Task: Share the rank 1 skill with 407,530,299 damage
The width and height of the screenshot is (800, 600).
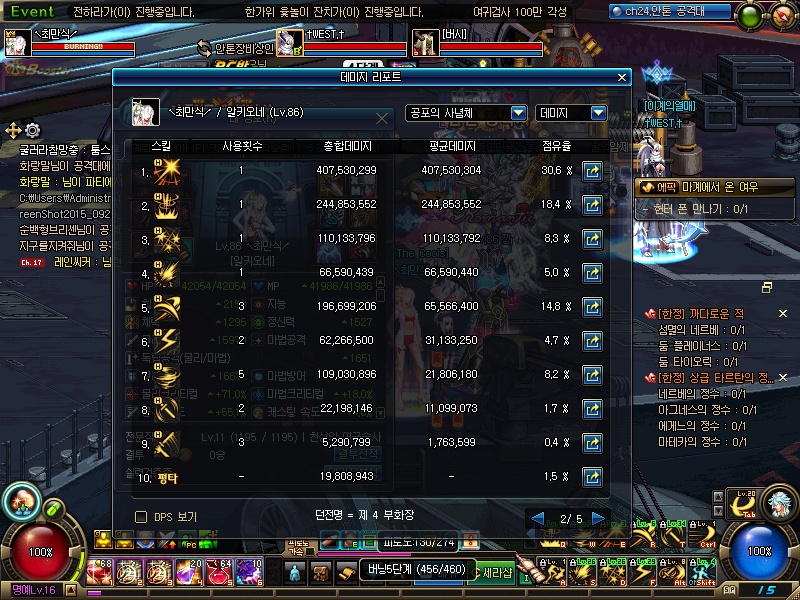Action: pyautogui.click(x=592, y=171)
